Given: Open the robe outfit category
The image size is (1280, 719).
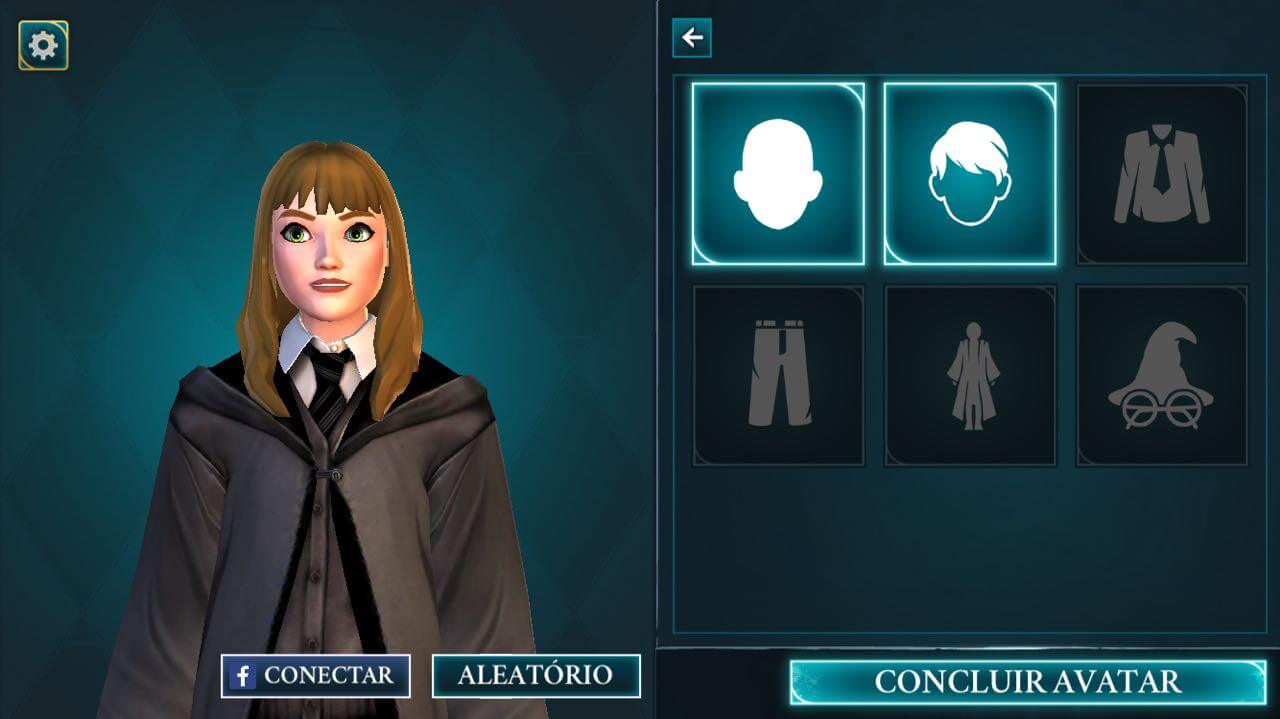Looking at the screenshot, I should [x=970, y=375].
